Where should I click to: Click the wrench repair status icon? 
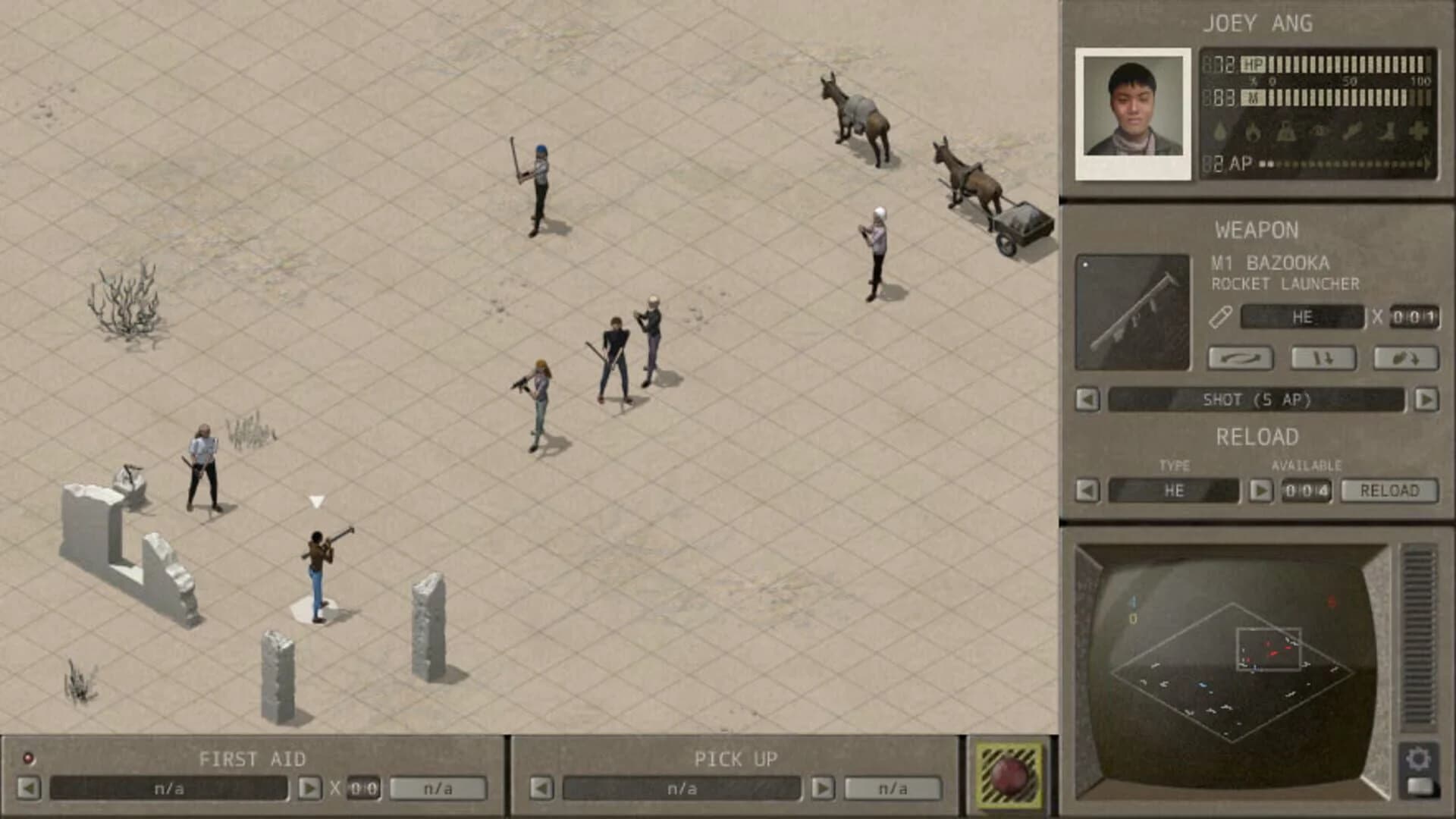[1352, 129]
